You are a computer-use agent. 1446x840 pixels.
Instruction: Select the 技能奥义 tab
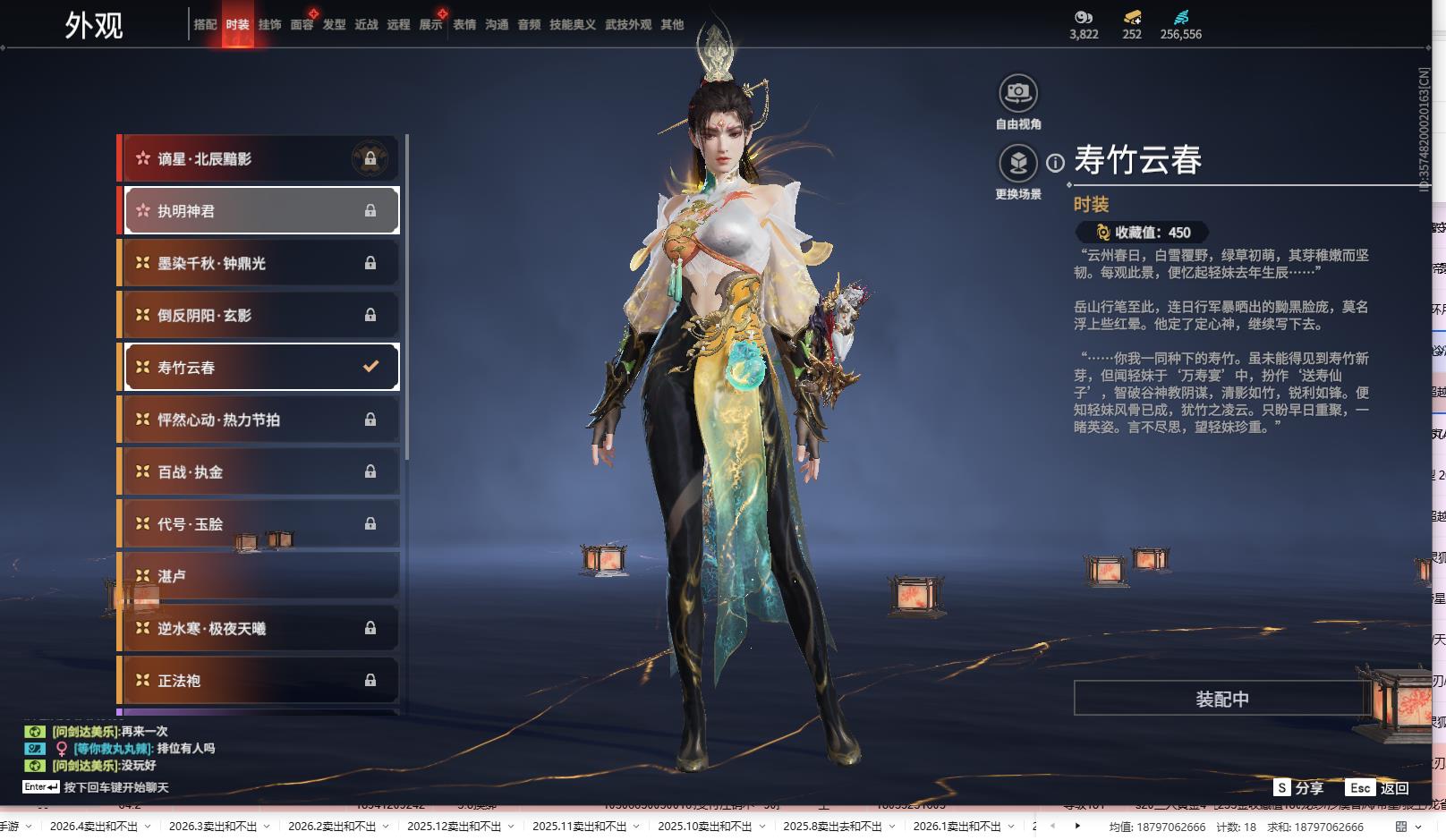pos(573,25)
